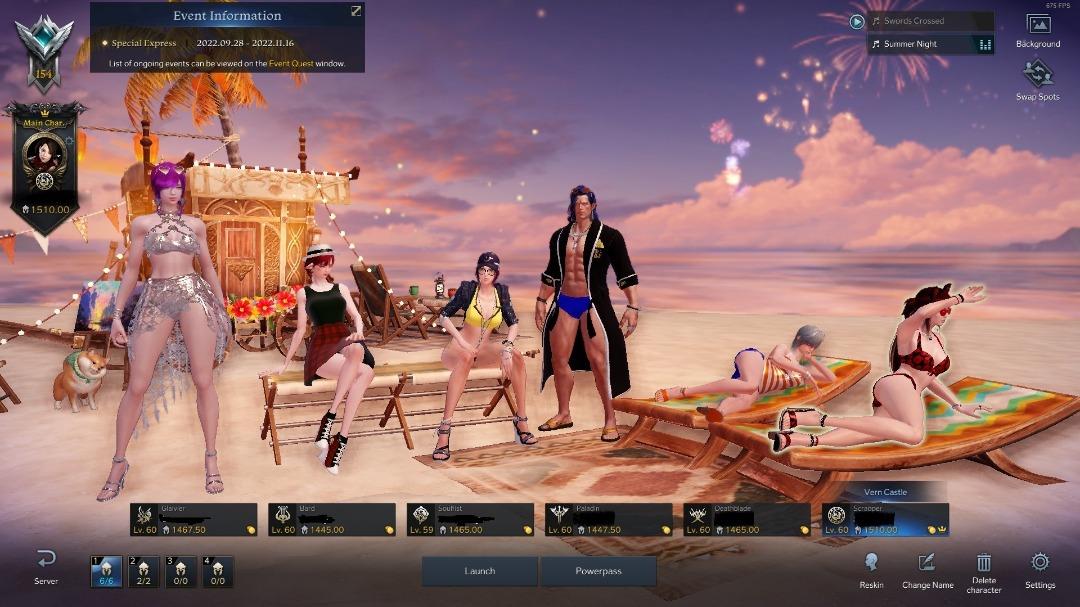Click the Change Name button

click(x=927, y=570)
